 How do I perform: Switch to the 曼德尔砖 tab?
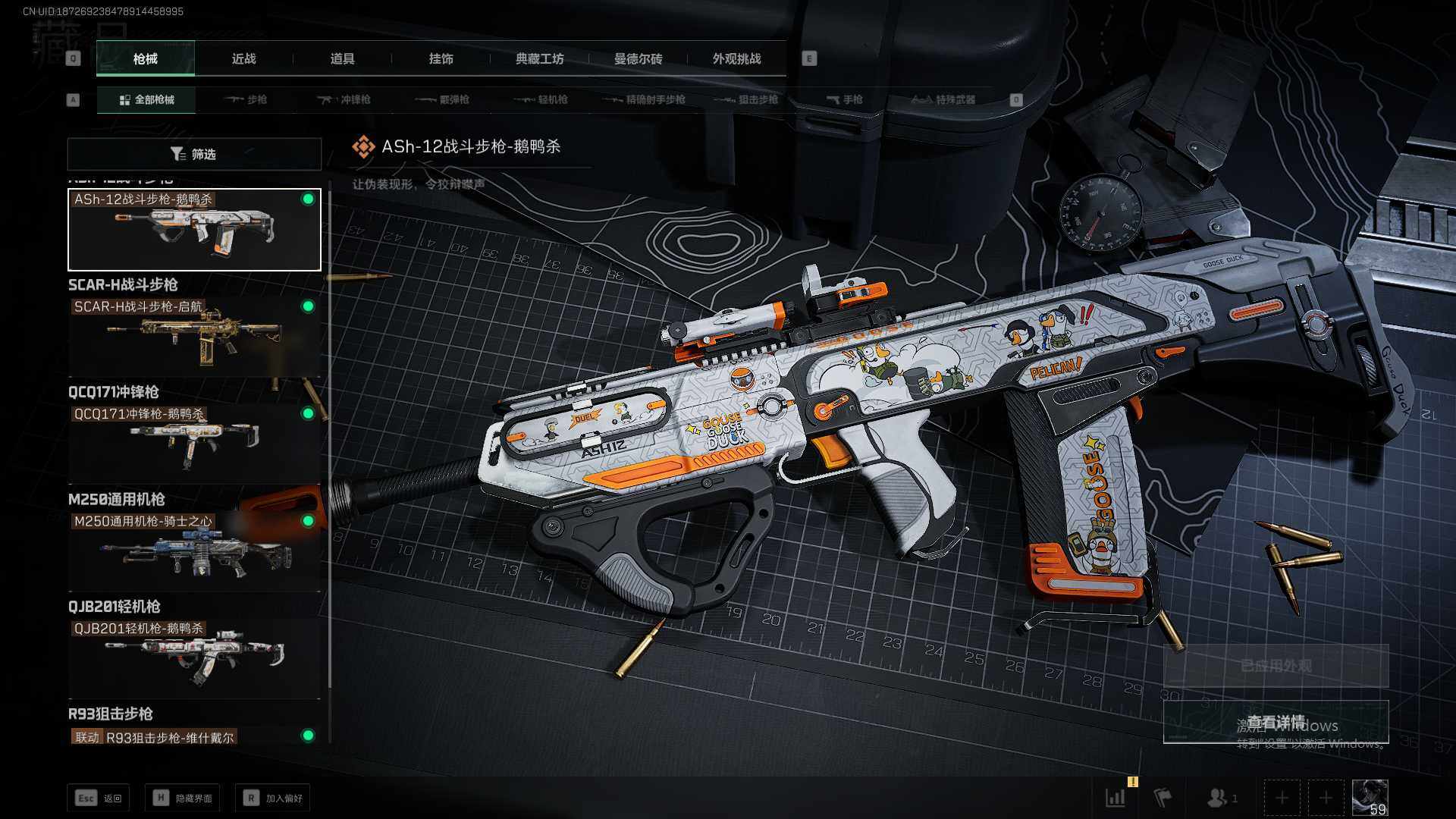pos(638,59)
